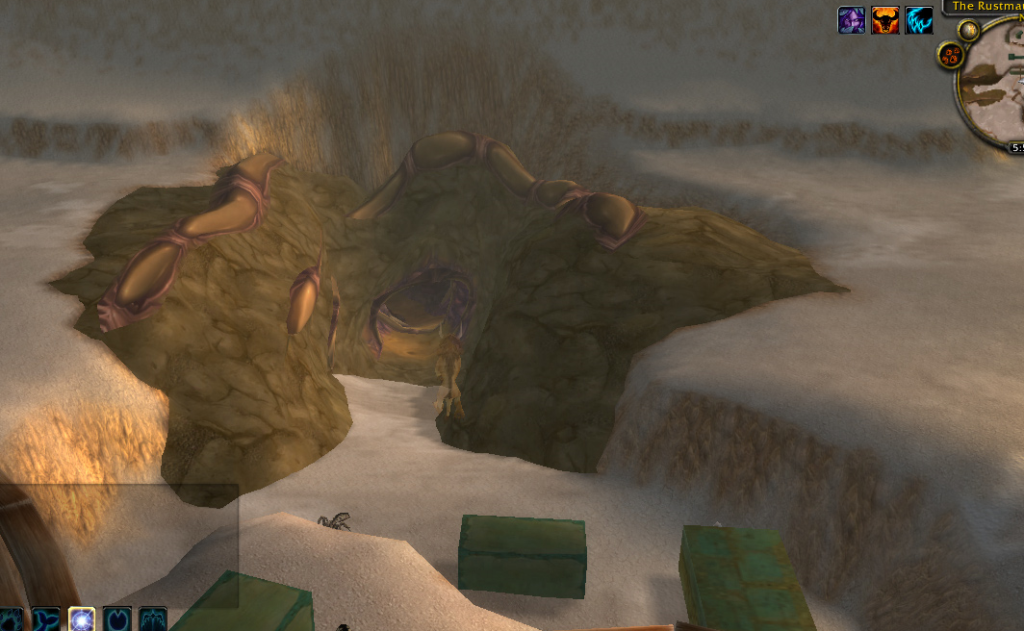Image resolution: width=1024 pixels, height=631 pixels.
Task: Open the tracking button with orange paw prints
Action: (950, 55)
